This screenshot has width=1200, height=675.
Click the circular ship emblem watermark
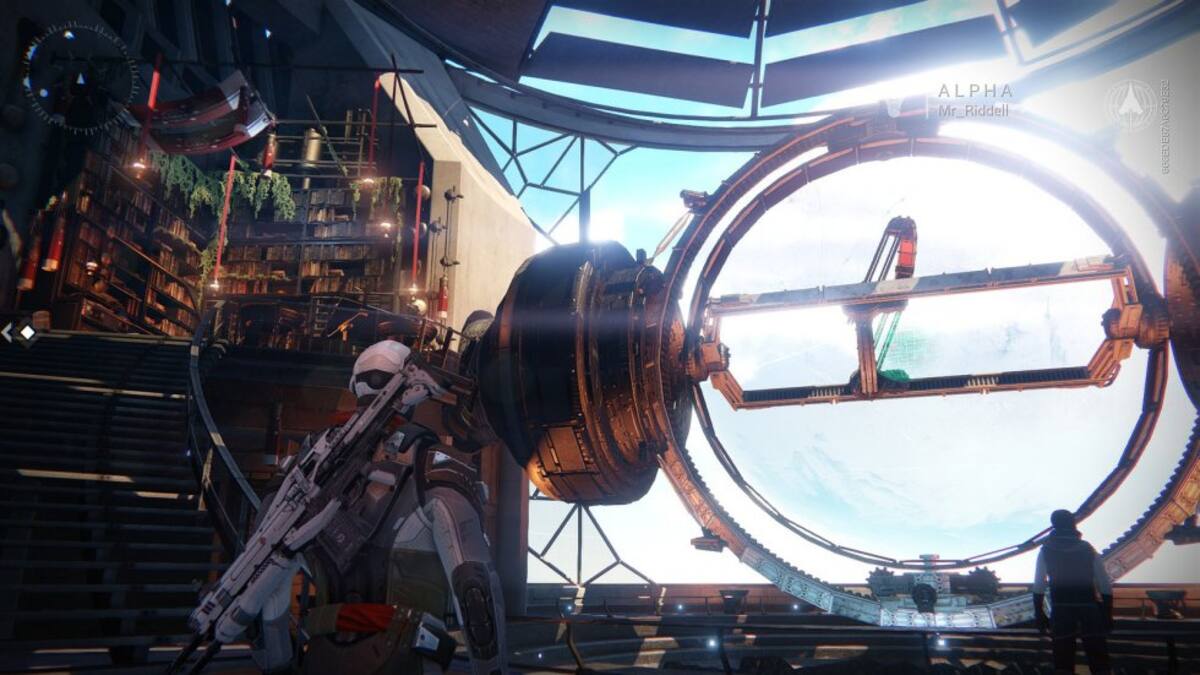click(1131, 104)
